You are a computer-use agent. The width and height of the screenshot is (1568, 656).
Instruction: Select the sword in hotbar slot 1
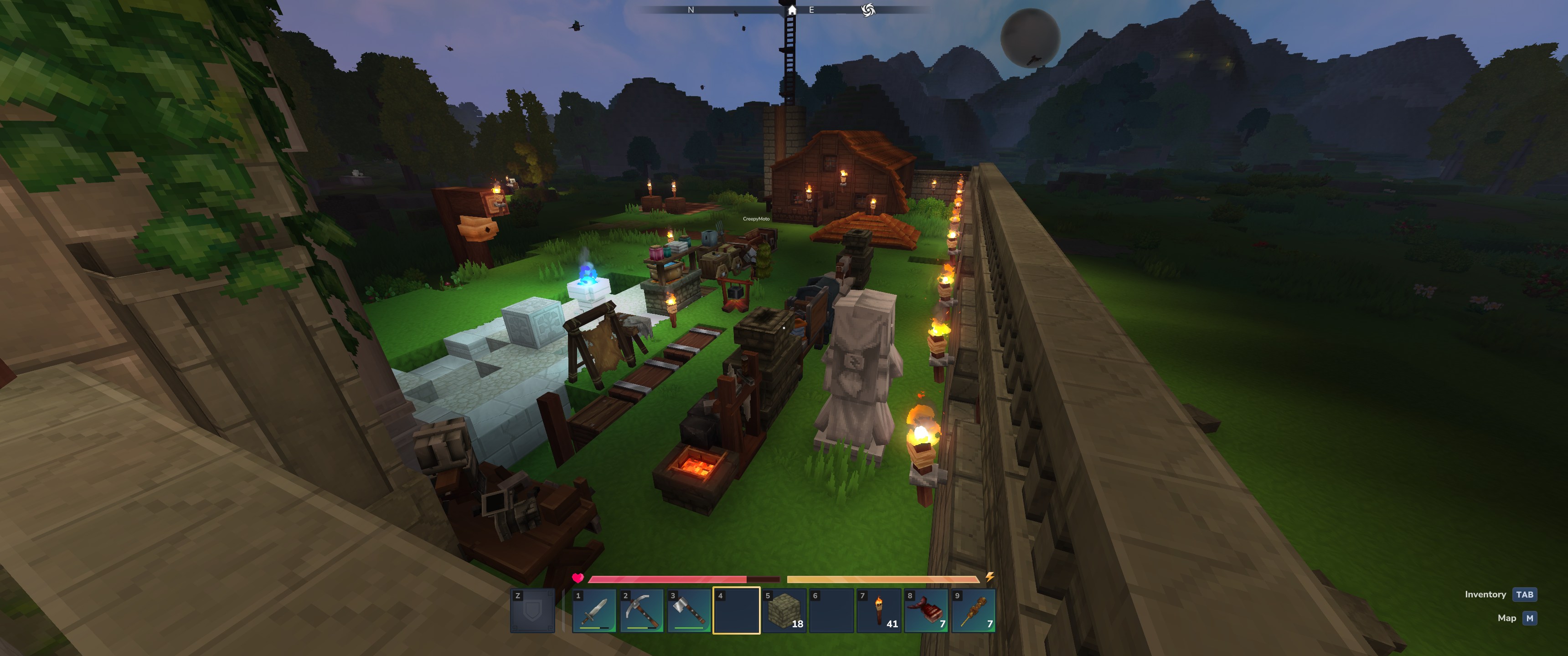(594, 610)
